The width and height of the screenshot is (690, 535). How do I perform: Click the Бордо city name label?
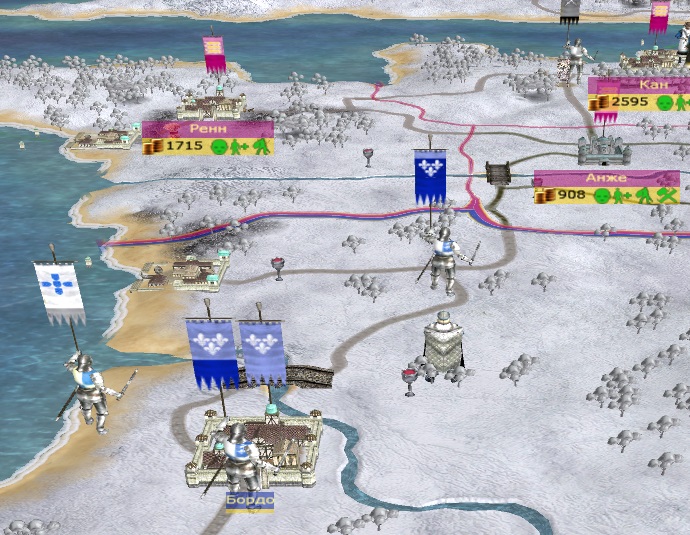click(249, 499)
